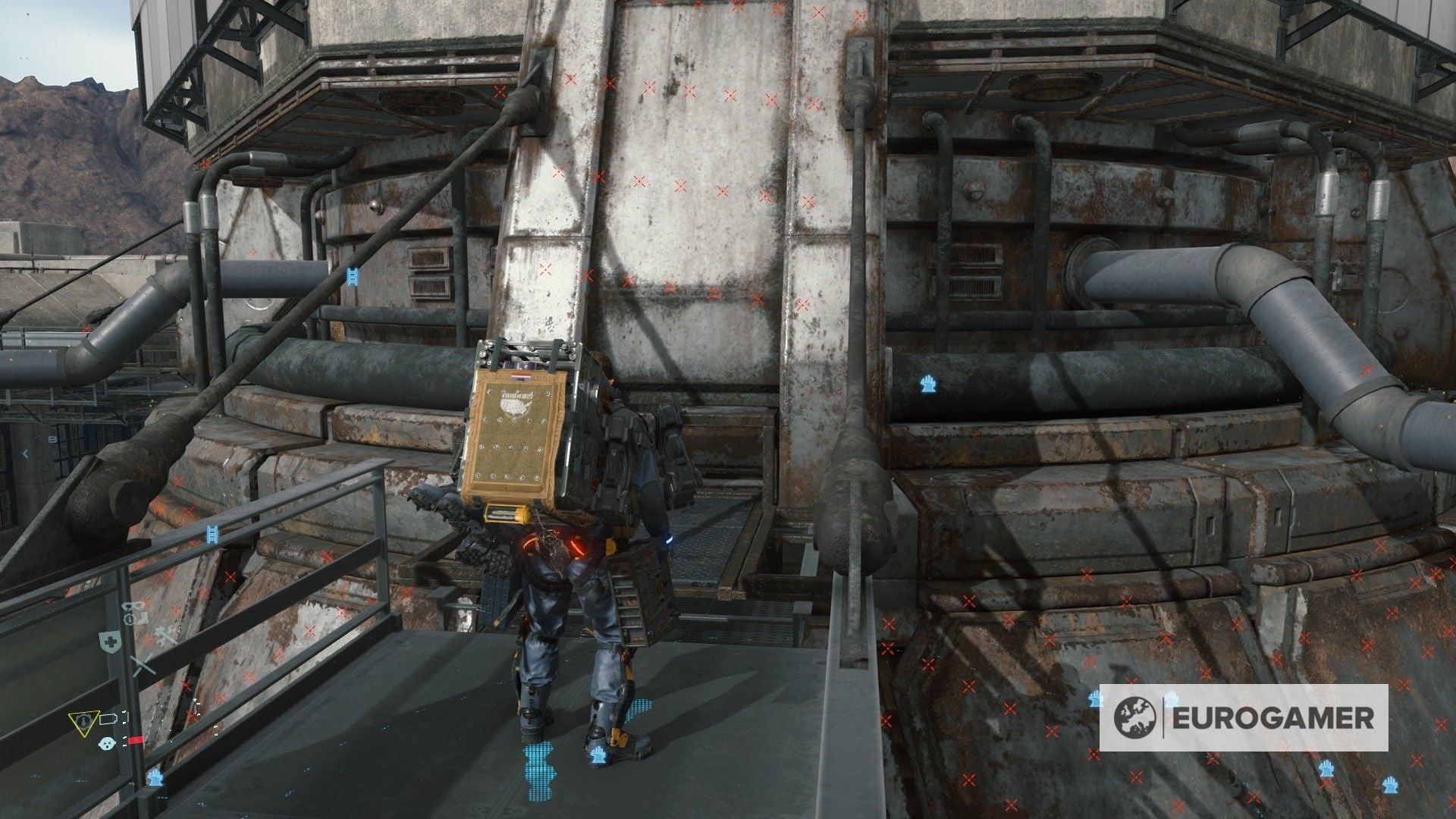Click the health shield cross icon in the HUD

coord(110,640)
